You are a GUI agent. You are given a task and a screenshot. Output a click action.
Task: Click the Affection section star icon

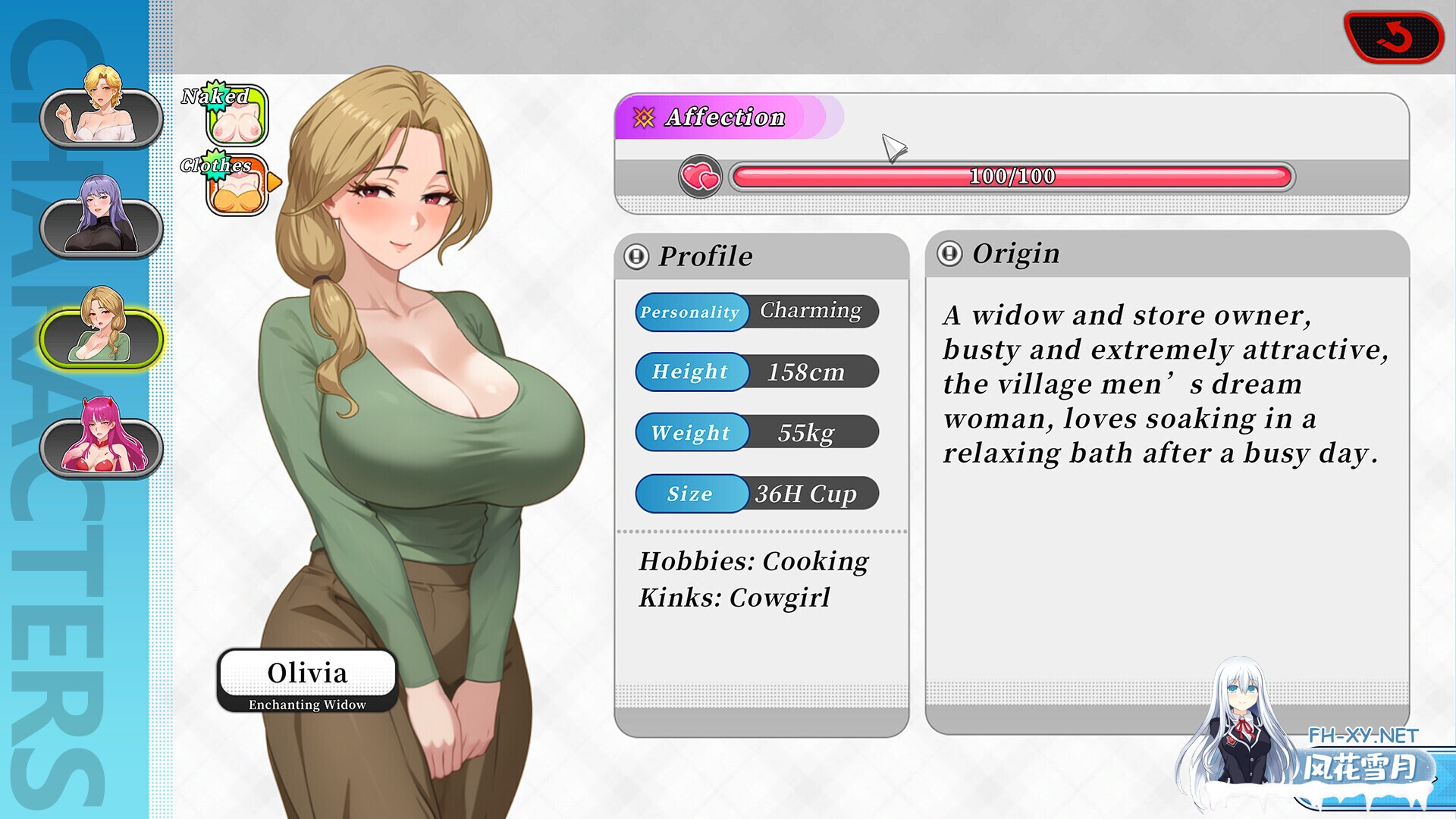(x=643, y=118)
